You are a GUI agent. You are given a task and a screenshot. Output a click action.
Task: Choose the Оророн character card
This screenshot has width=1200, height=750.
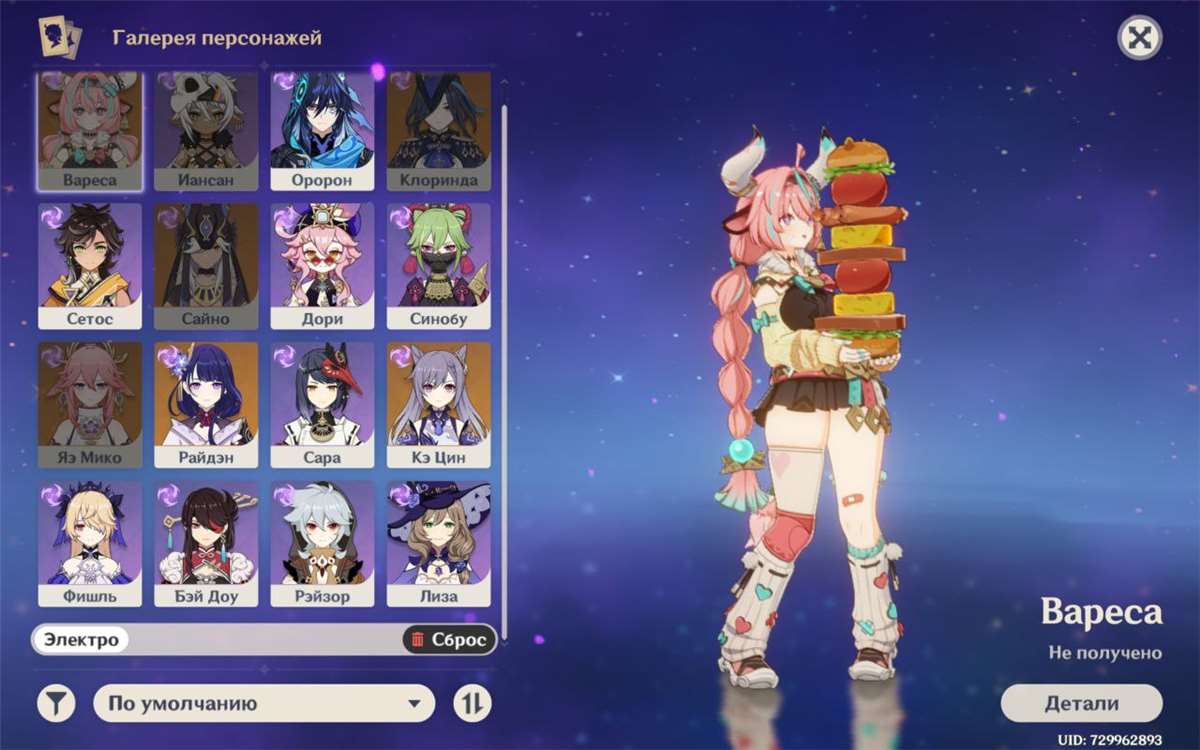[322, 130]
